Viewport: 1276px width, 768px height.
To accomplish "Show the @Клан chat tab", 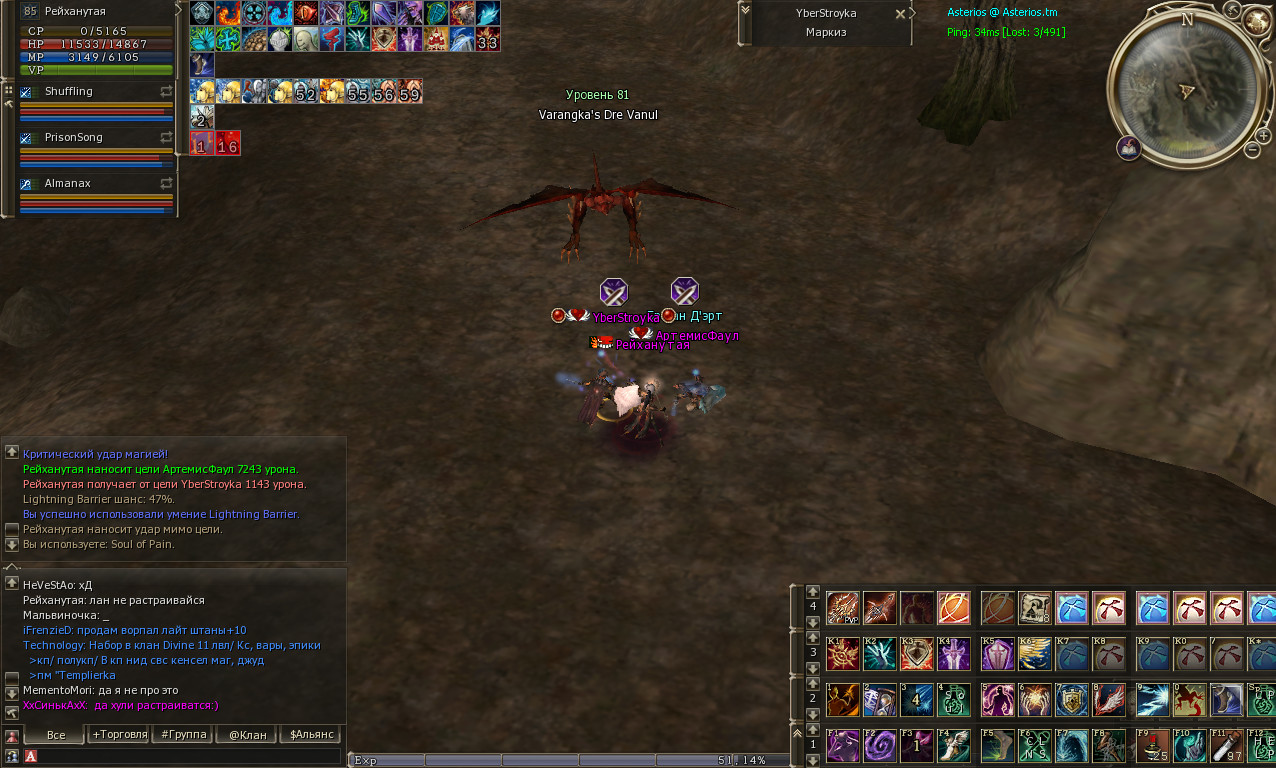I will [x=247, y=735].
